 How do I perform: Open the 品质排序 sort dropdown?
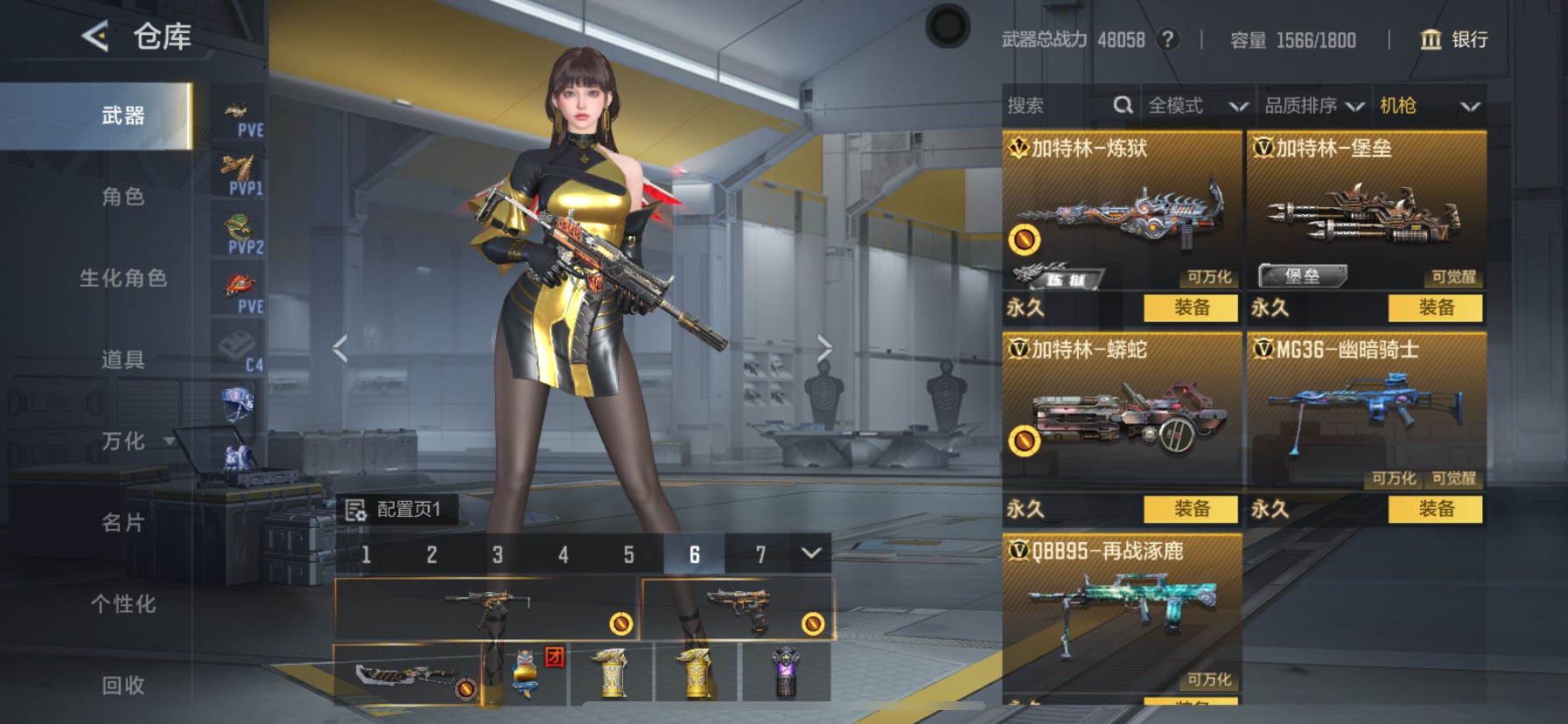tap(1313, 106)
